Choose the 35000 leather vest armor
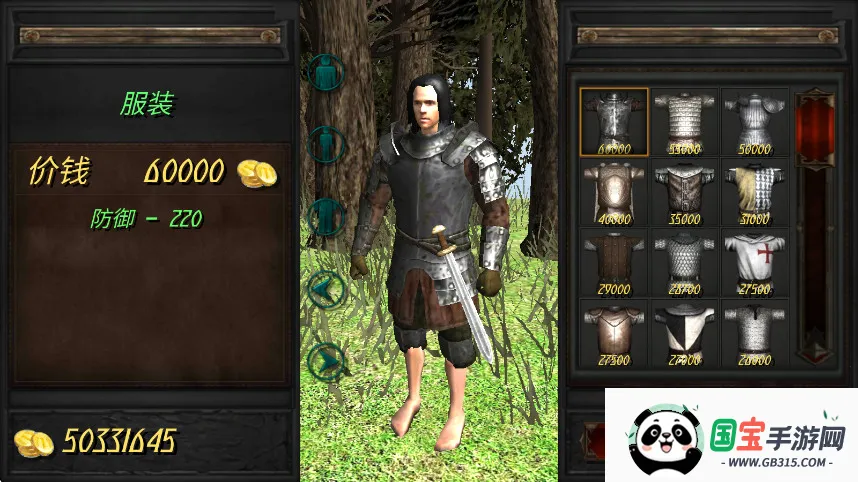 coord(685,193)
